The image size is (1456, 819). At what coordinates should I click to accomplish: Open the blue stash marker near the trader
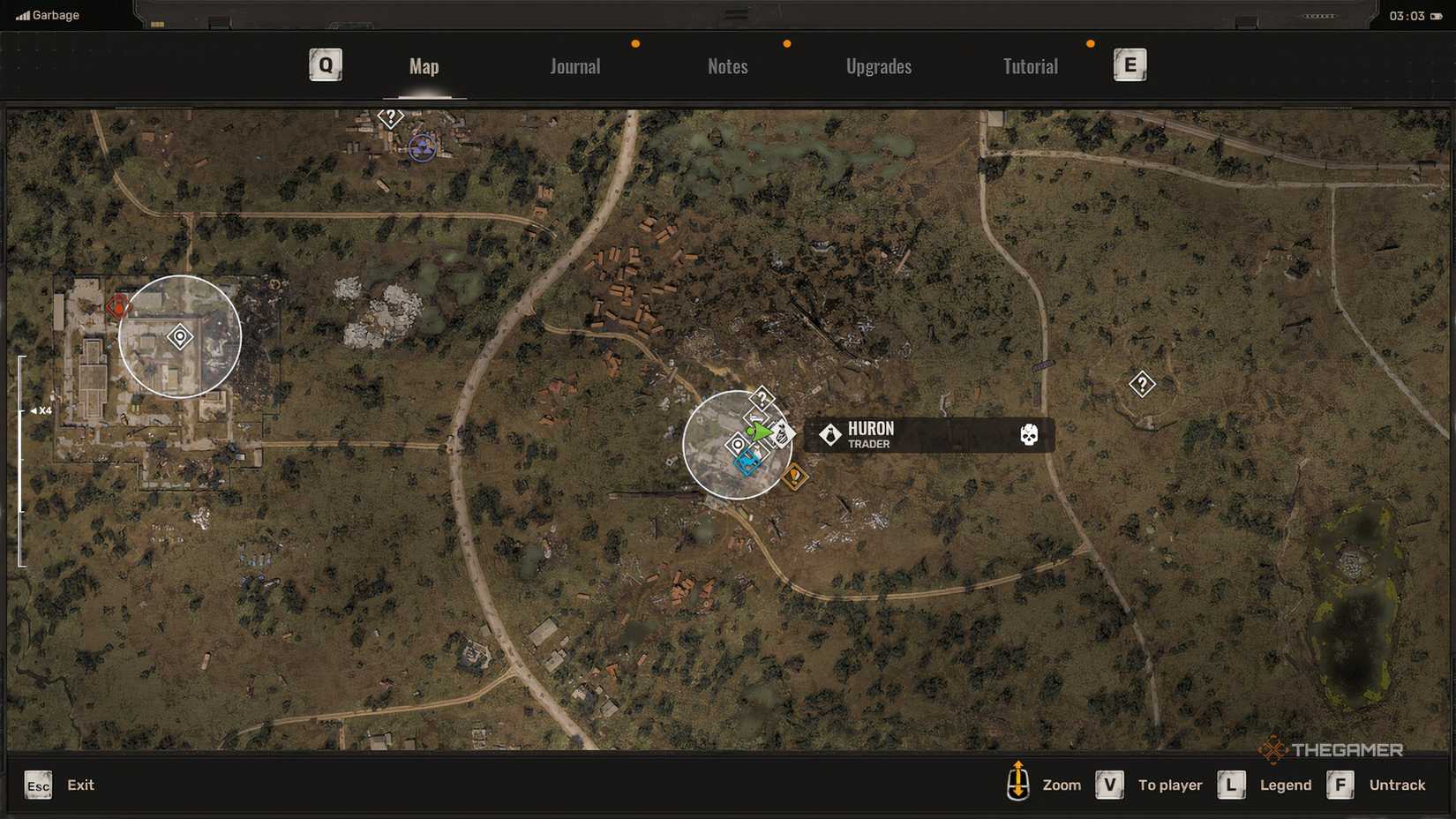pyautogui.click(x=746, y=462)
